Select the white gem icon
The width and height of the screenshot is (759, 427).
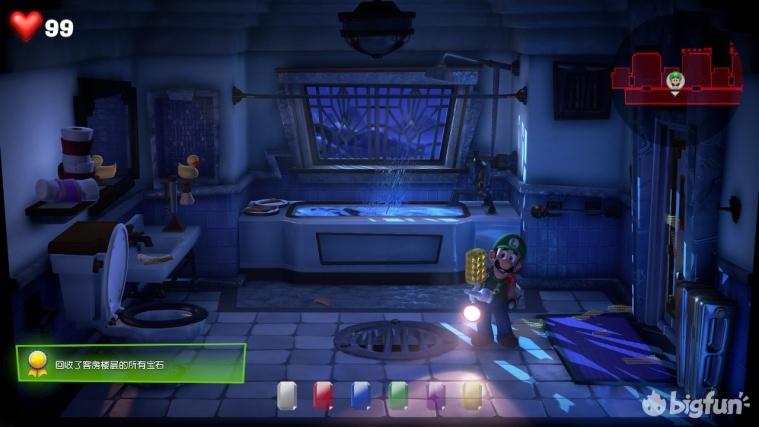pos(287,395)
